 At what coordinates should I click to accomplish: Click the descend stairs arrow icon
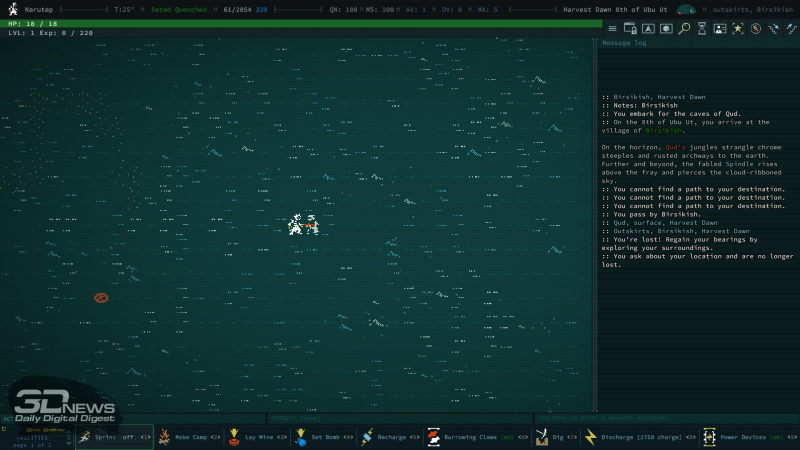773,29
